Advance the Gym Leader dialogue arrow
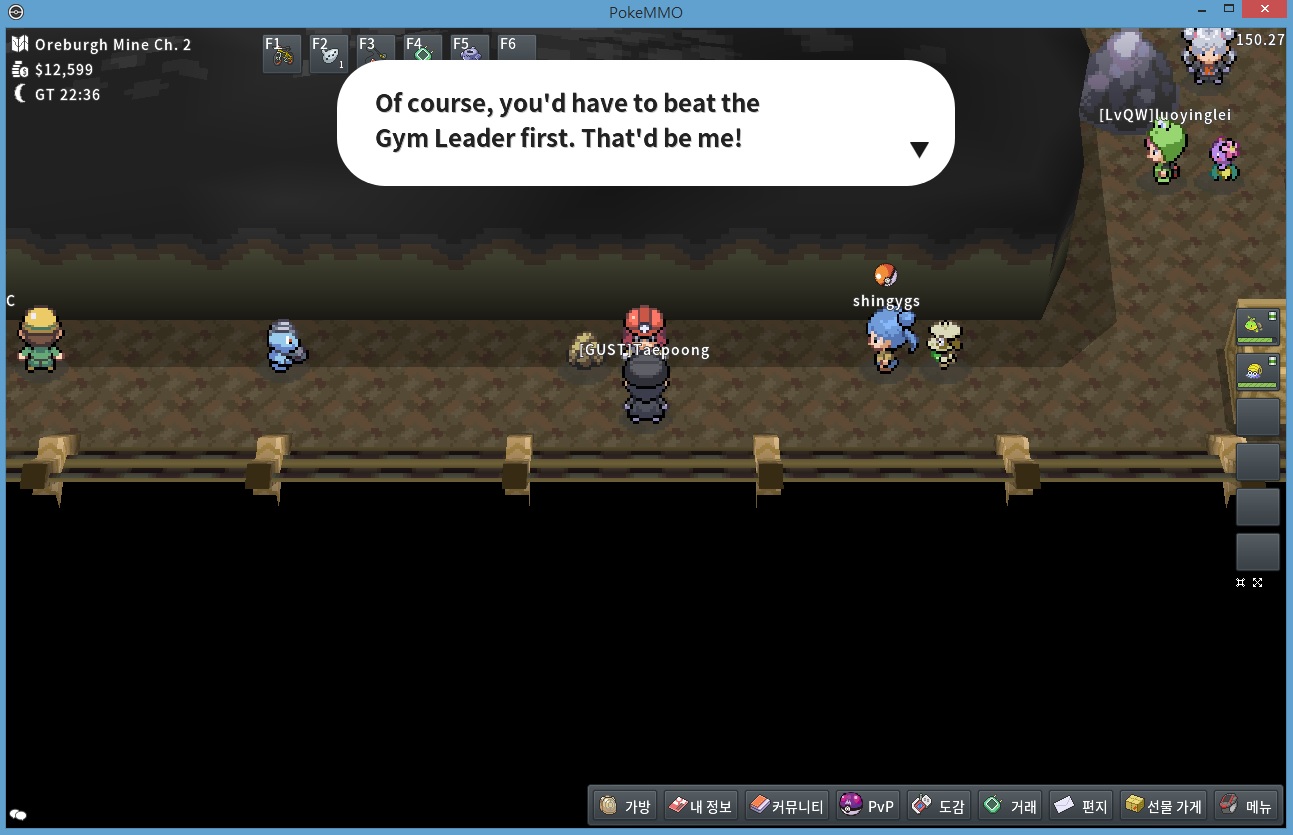The width and height of the screenshot is (1293, 835). click(x=919, y=150)
